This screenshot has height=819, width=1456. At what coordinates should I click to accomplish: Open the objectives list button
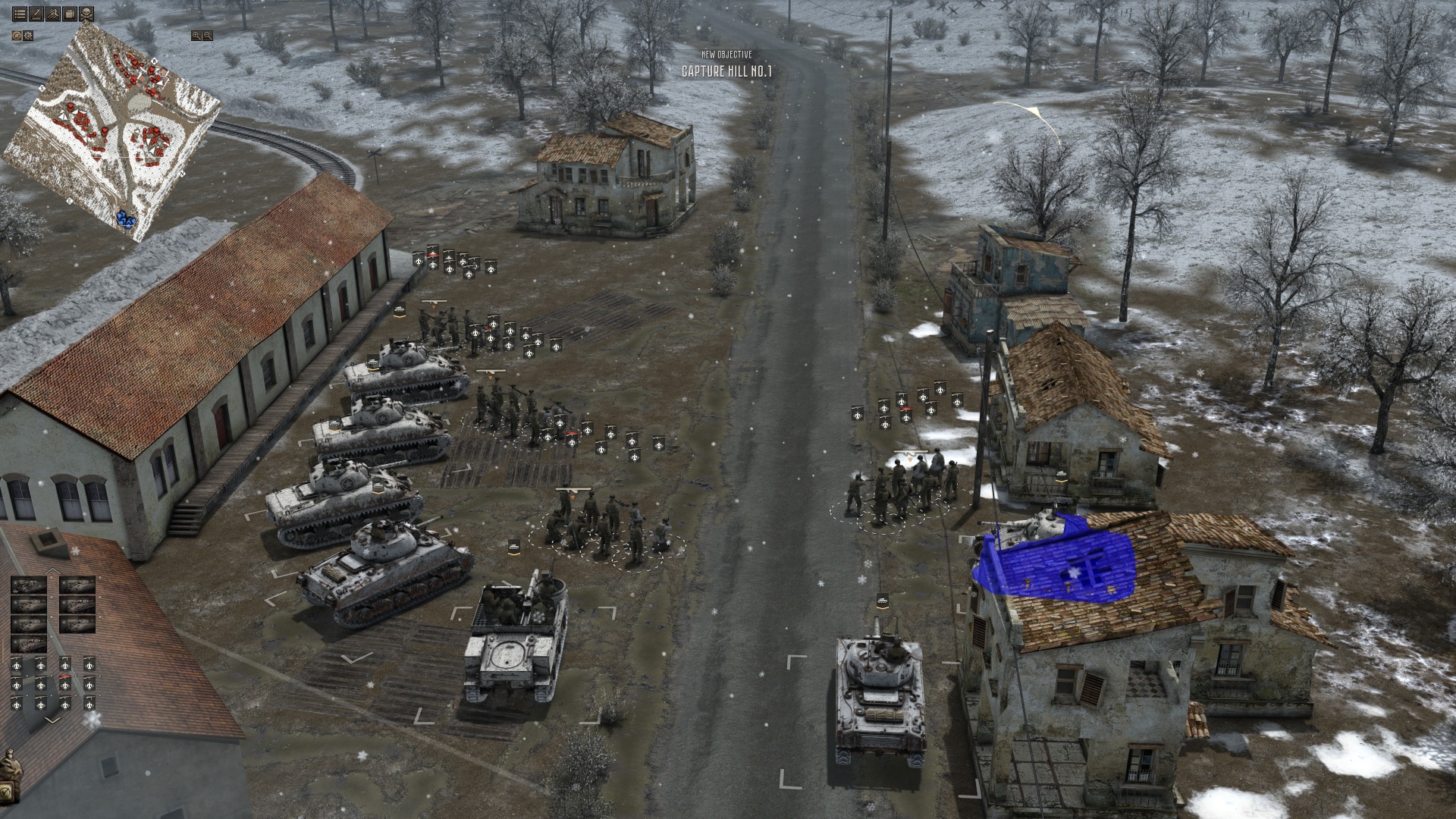tap(19, 14)
